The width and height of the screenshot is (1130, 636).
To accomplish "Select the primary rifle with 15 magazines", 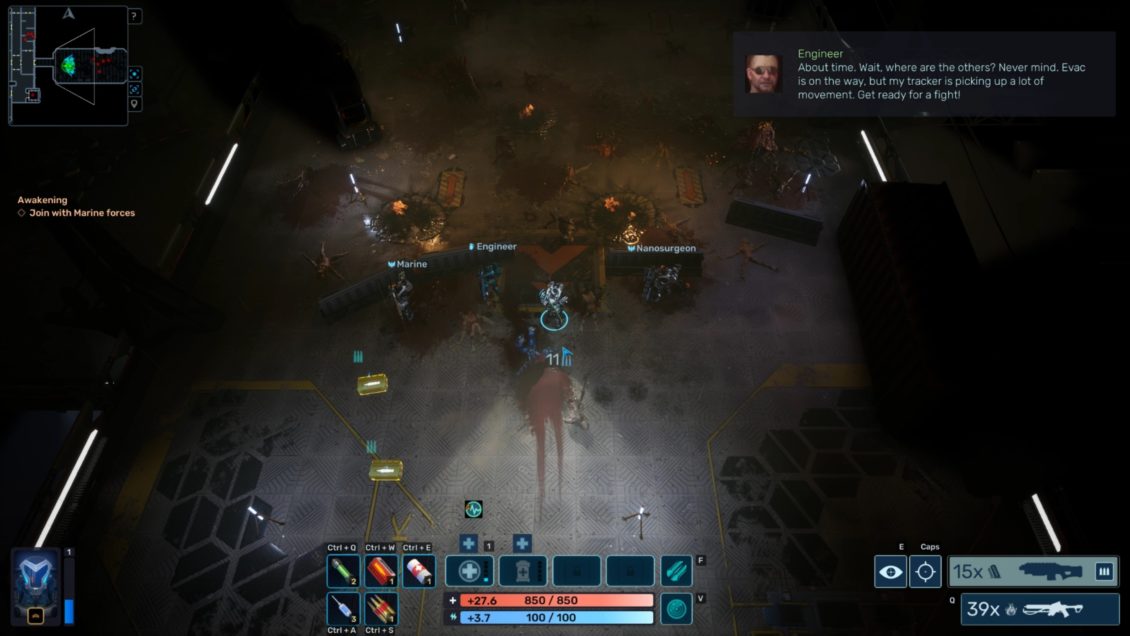I will [x=1033, y=572].
